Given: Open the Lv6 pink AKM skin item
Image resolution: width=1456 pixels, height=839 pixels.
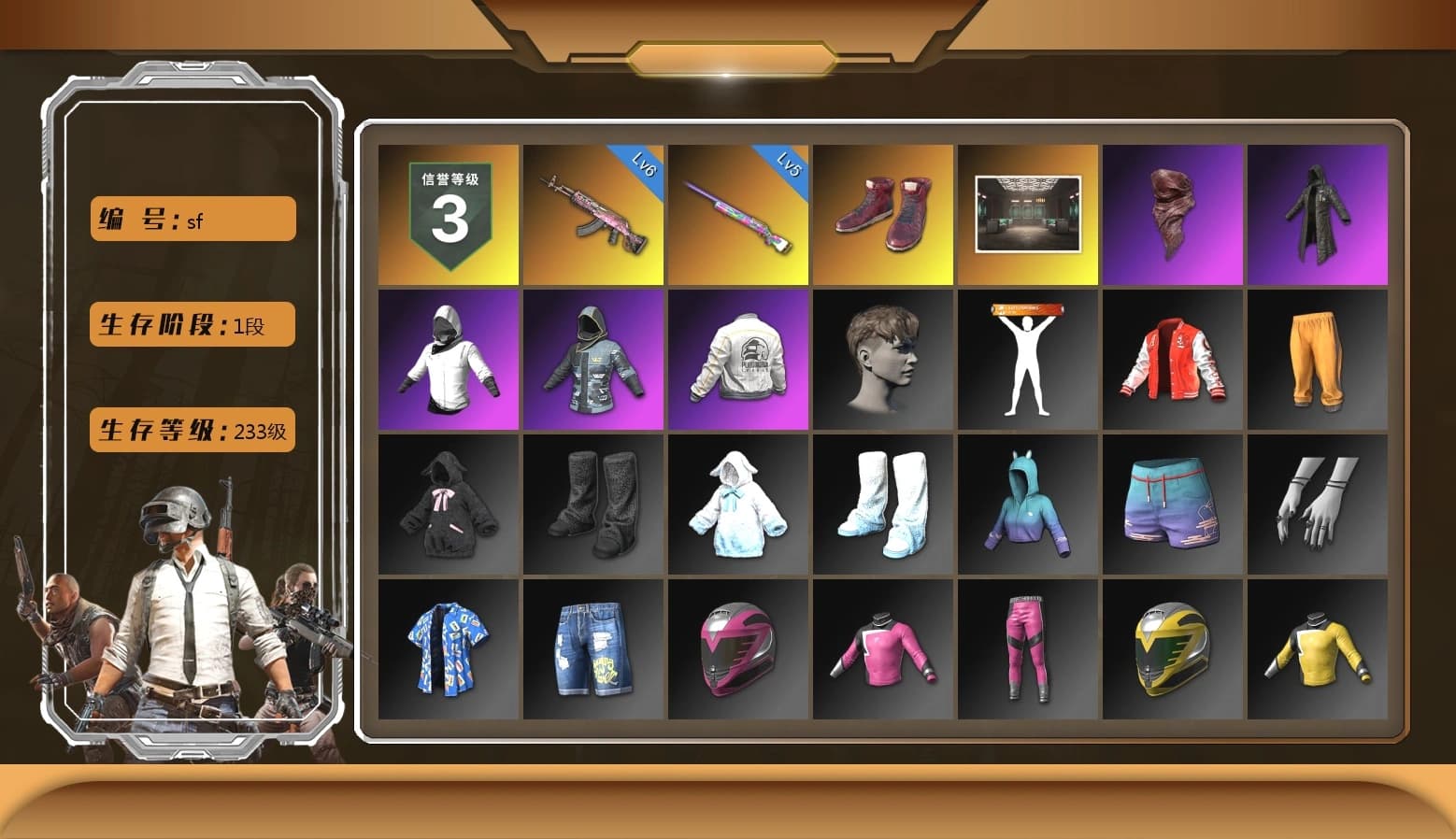Looking at the screenshot, I should (x=592, y=213).
